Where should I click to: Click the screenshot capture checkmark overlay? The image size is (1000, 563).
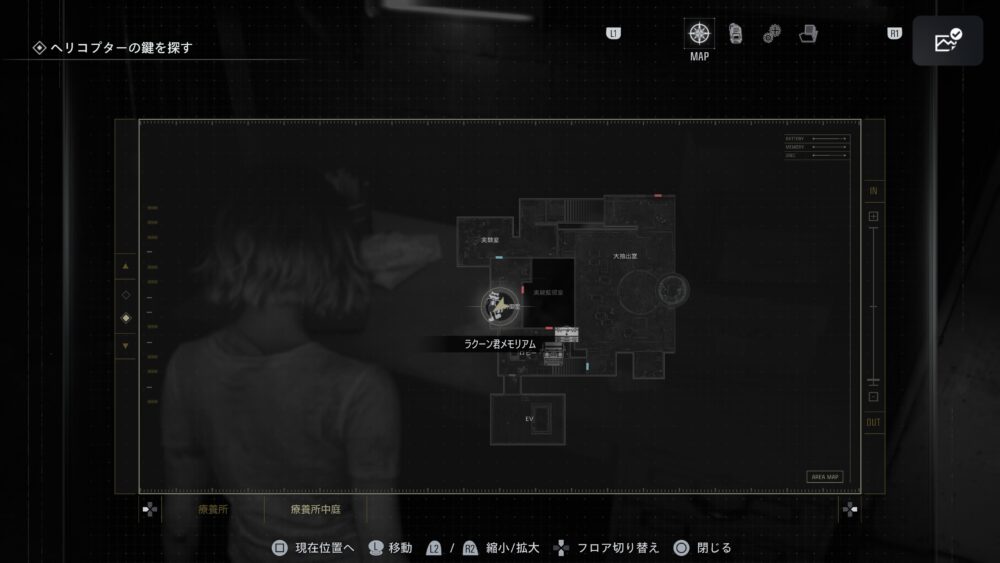coord(946,41)
